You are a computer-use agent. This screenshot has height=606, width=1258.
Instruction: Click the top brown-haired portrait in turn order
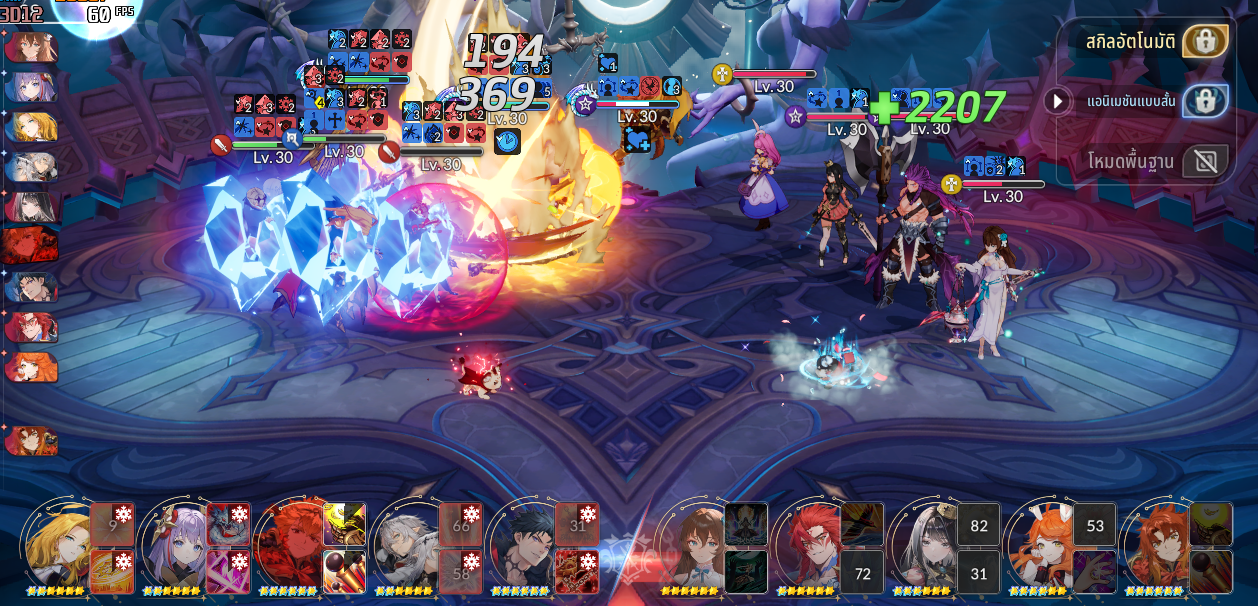click(x=31, y=48)
